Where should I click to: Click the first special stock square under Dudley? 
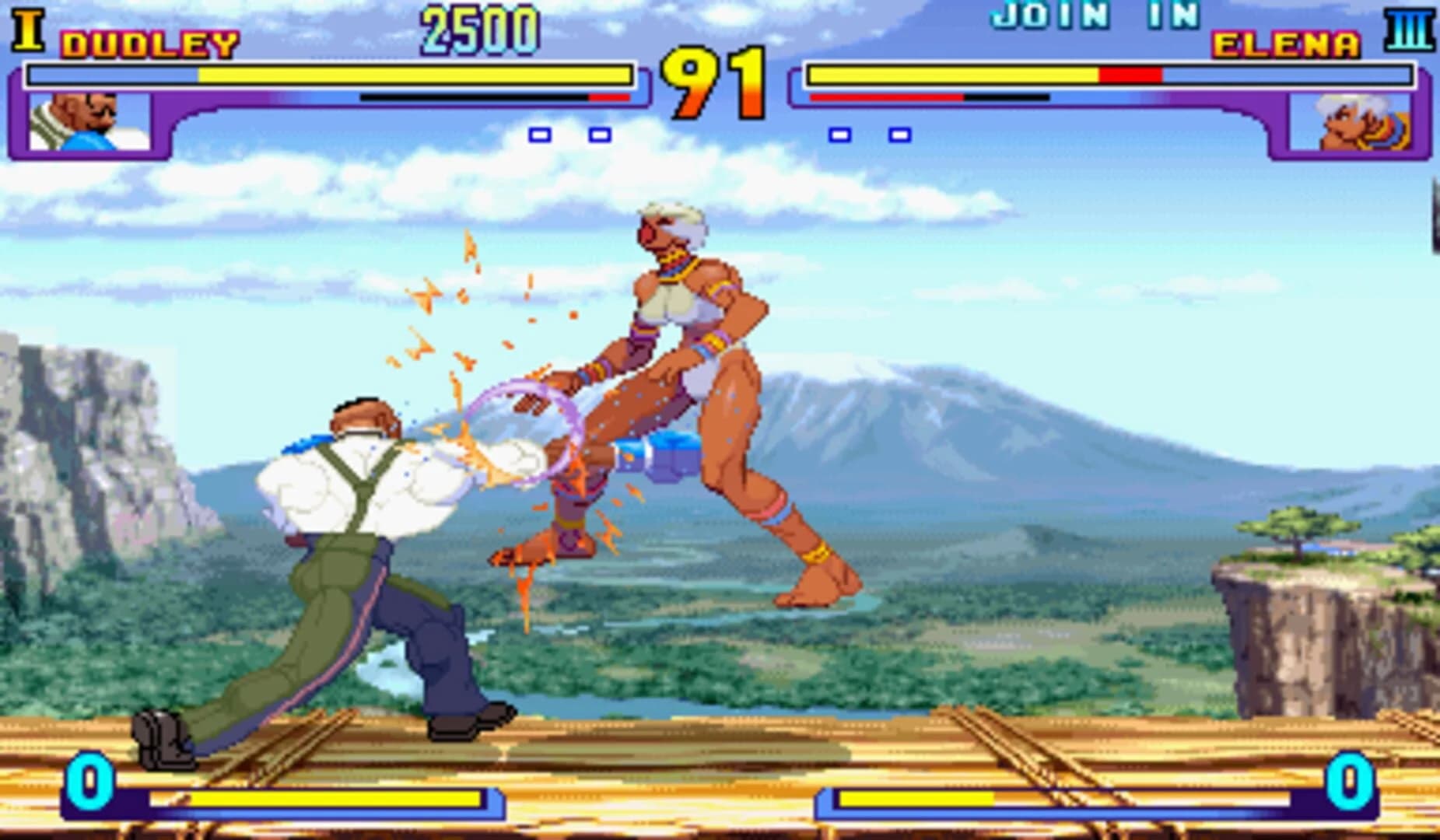coord(538,136)
